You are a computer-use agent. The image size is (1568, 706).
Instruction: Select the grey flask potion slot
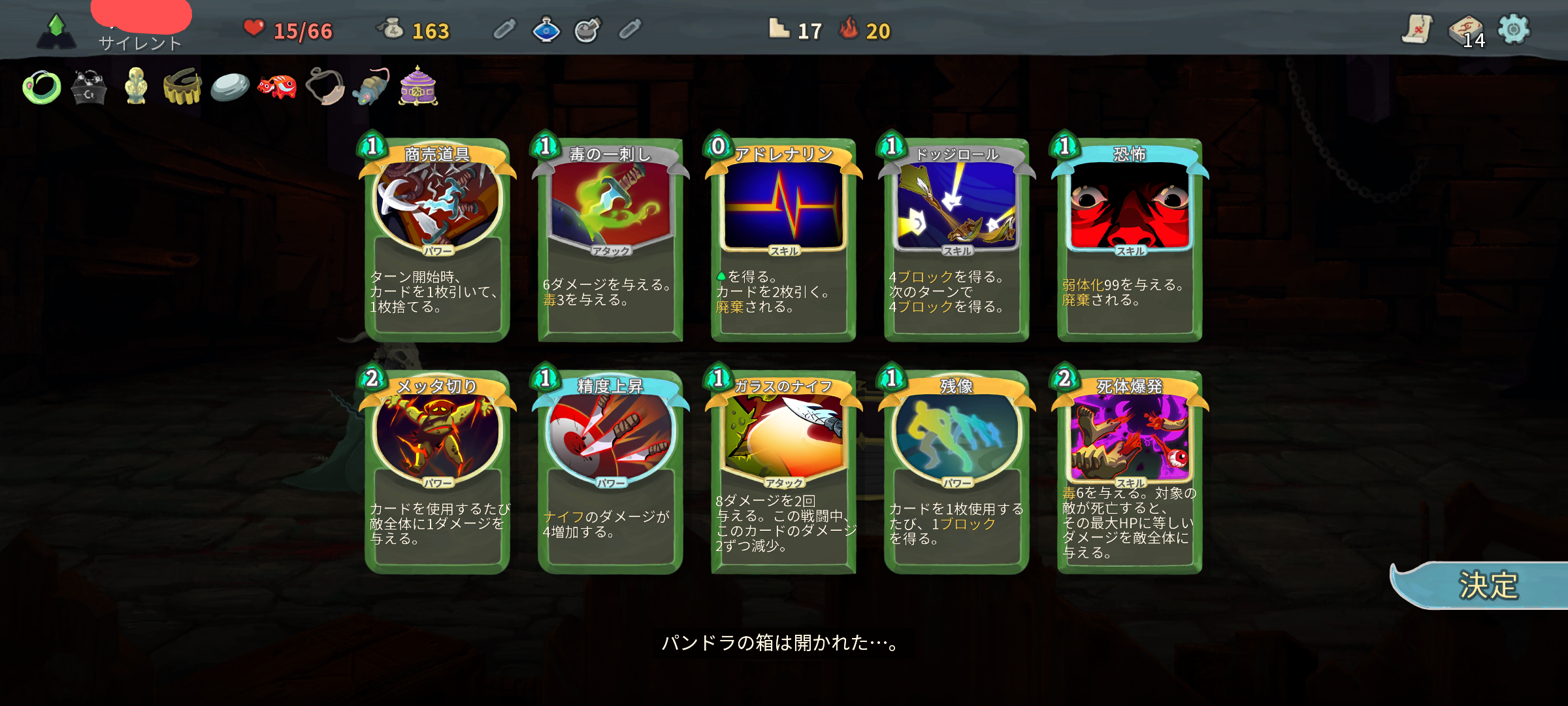coord(587,29)
